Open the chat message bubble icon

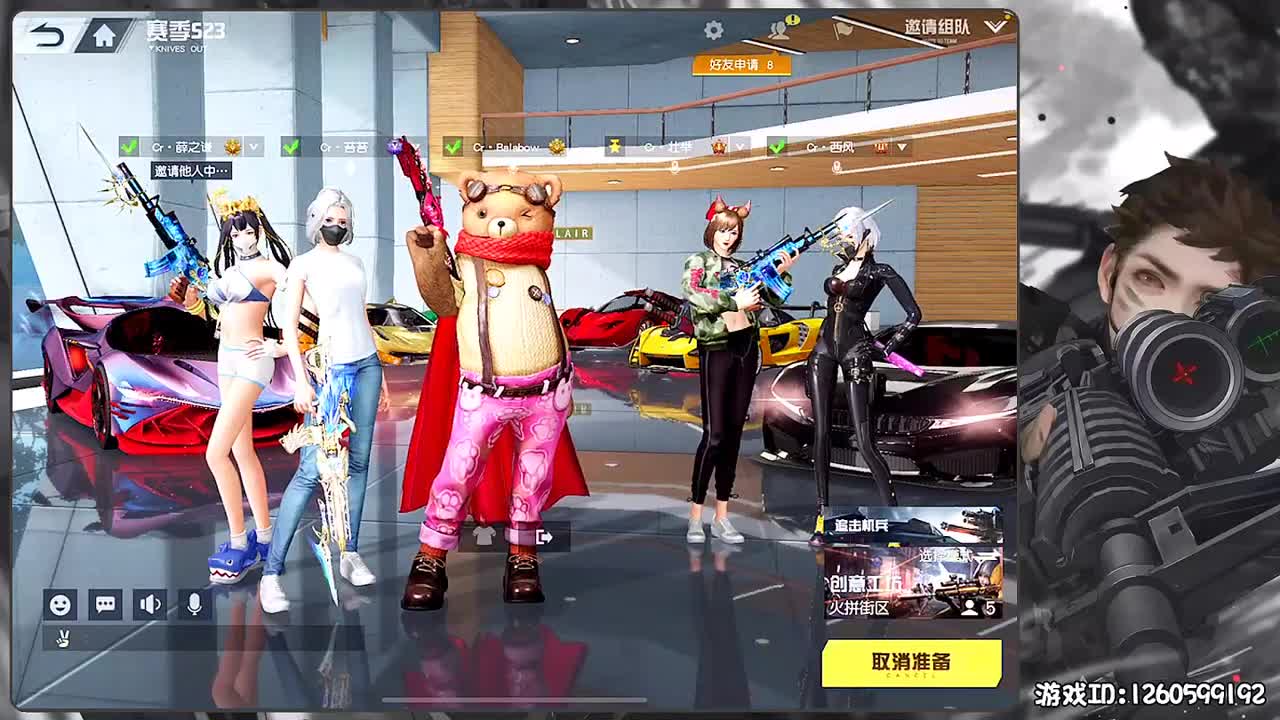point(104,604)
